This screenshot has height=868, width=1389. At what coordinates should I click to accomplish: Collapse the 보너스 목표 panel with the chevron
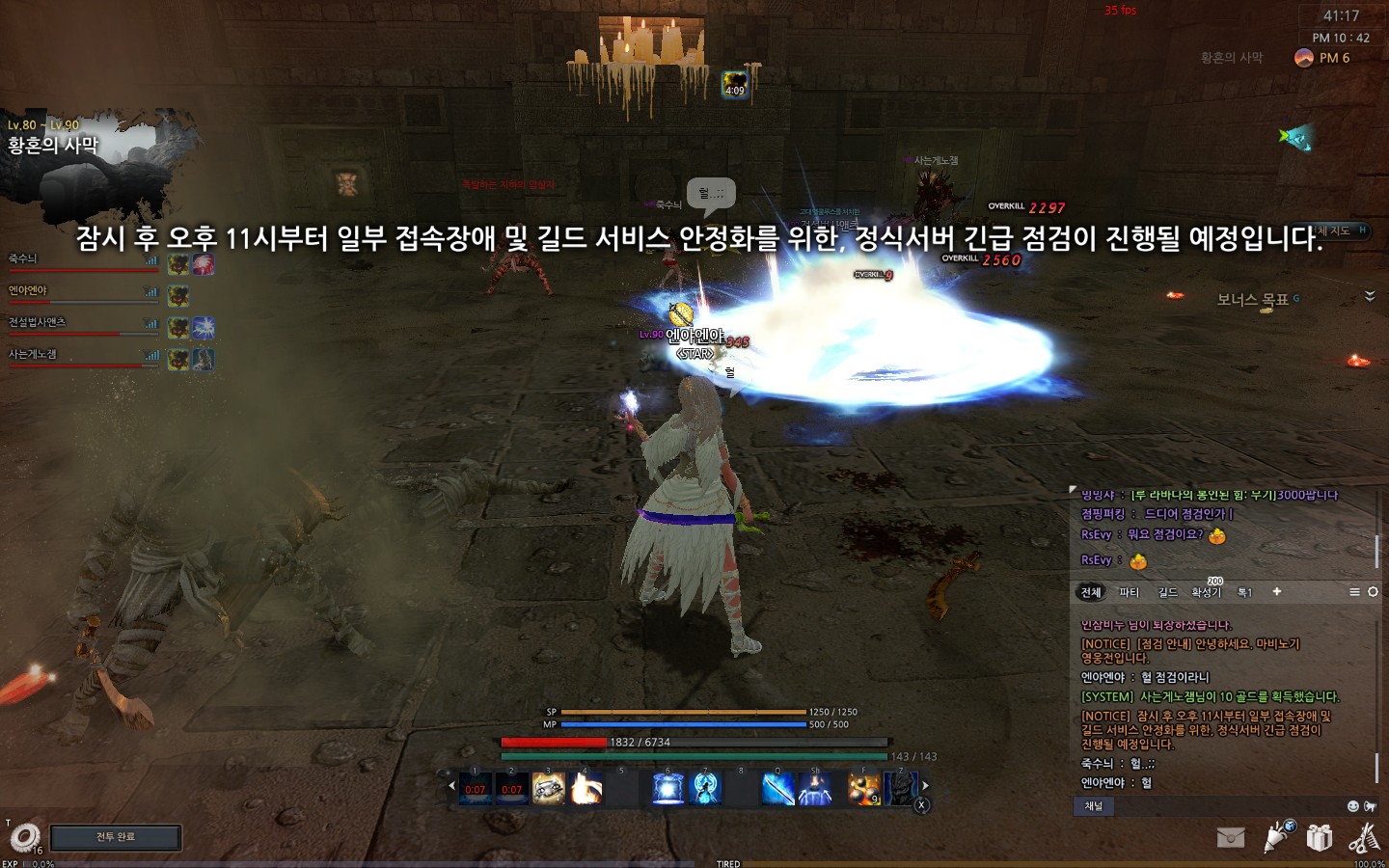1369,298
